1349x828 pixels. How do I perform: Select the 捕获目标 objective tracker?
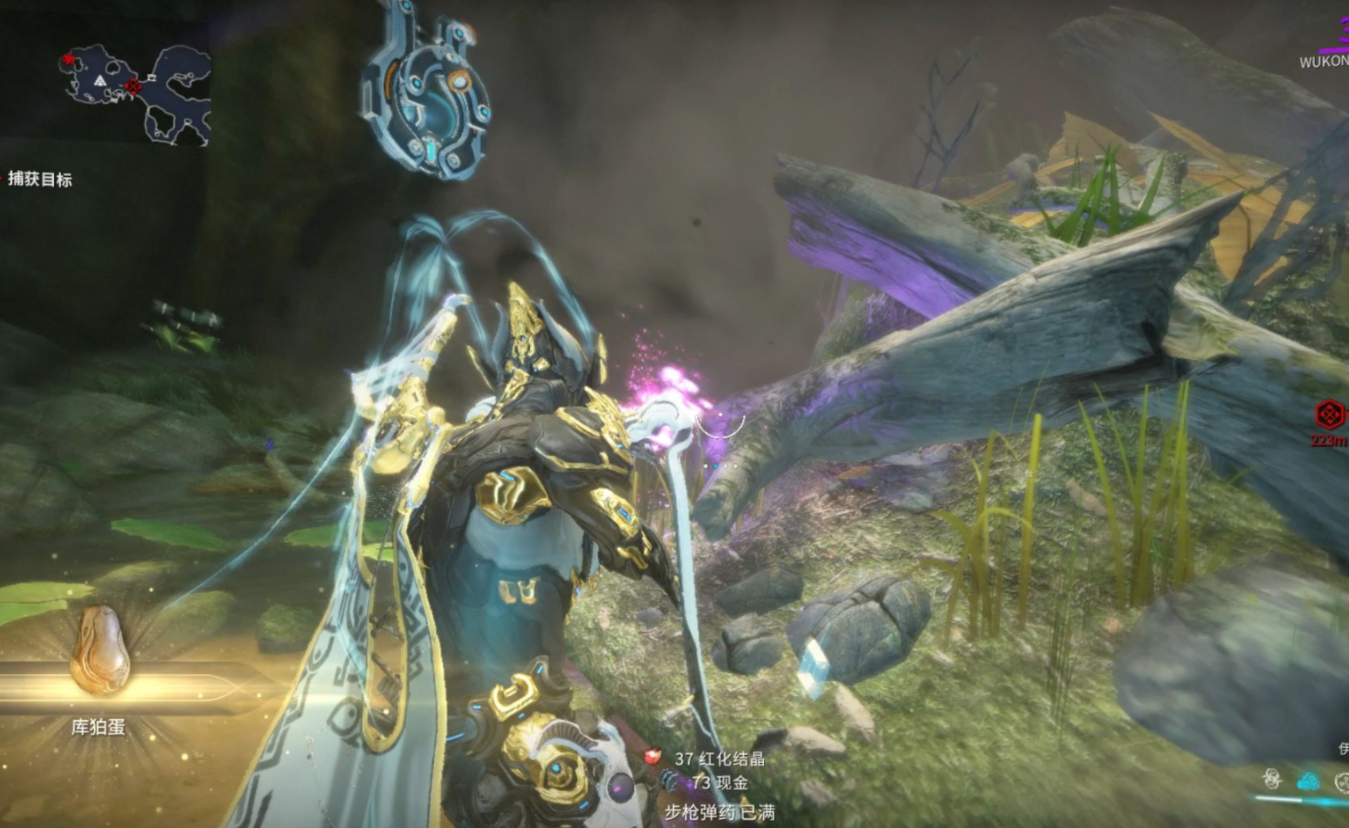(40, 180)
